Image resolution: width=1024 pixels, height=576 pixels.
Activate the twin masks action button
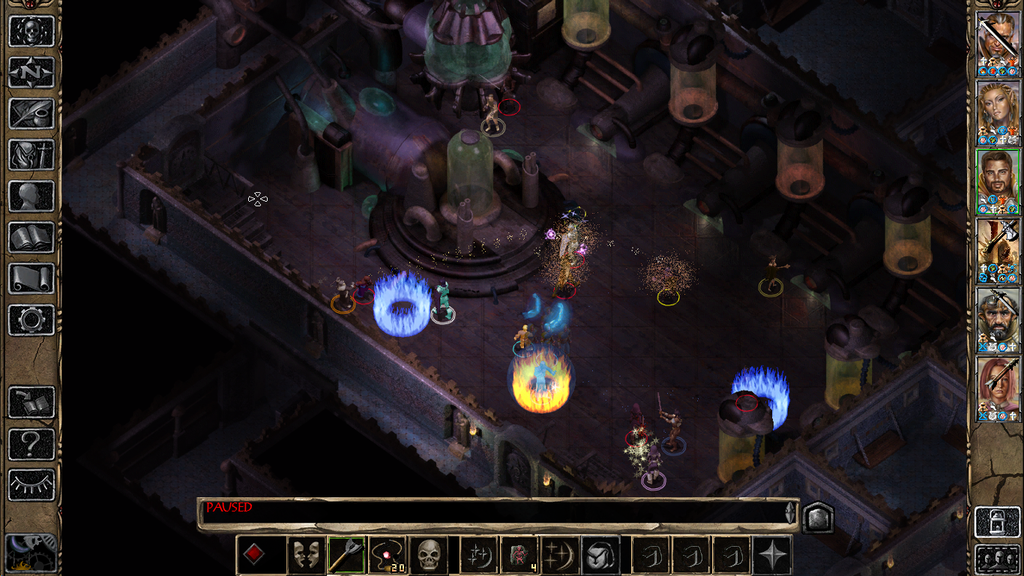pyautogui.click(x=305, y=555)
